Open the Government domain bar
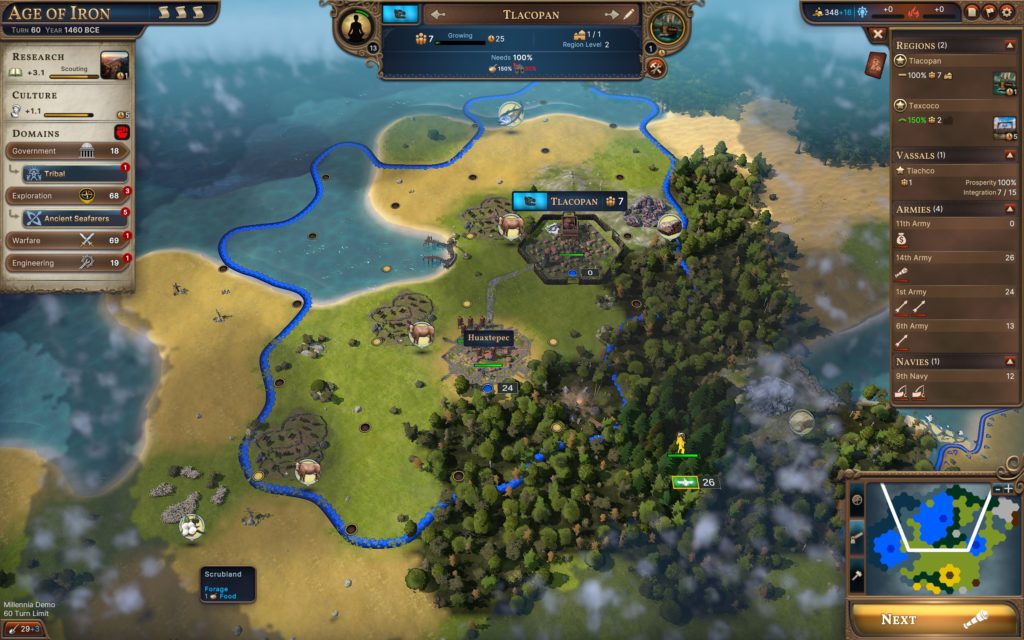1024x640 pixels. click(x=66, y=151)
